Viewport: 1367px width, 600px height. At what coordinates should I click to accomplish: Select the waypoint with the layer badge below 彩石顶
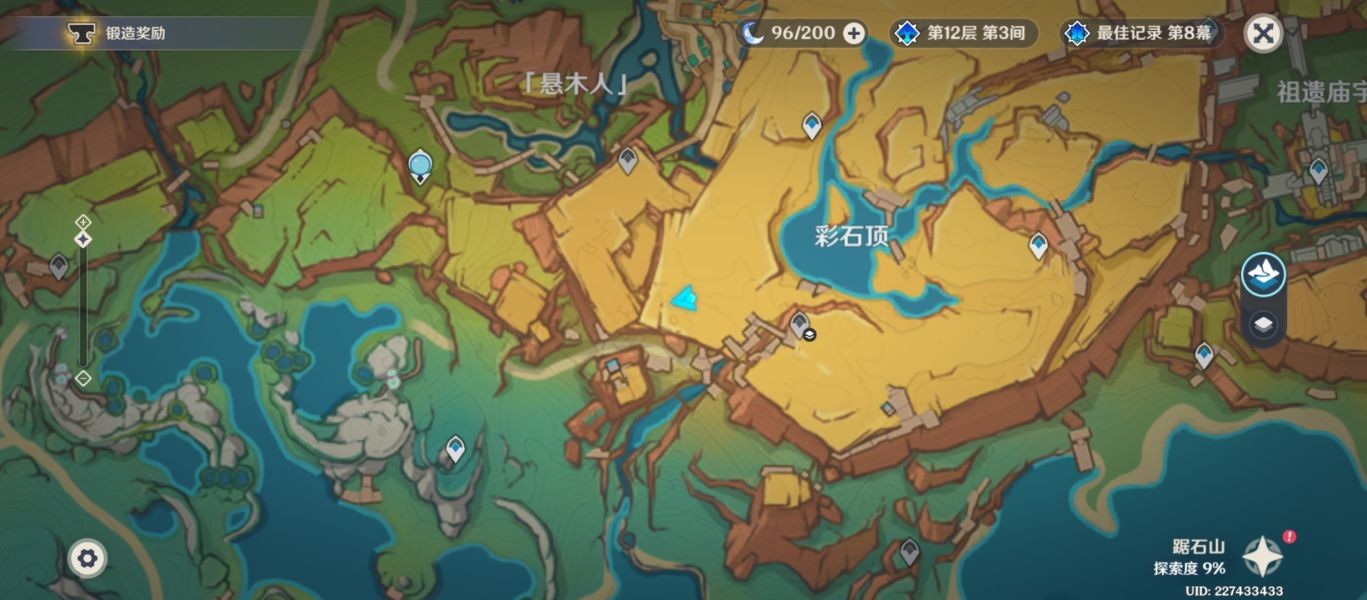(x=799, y=323)
